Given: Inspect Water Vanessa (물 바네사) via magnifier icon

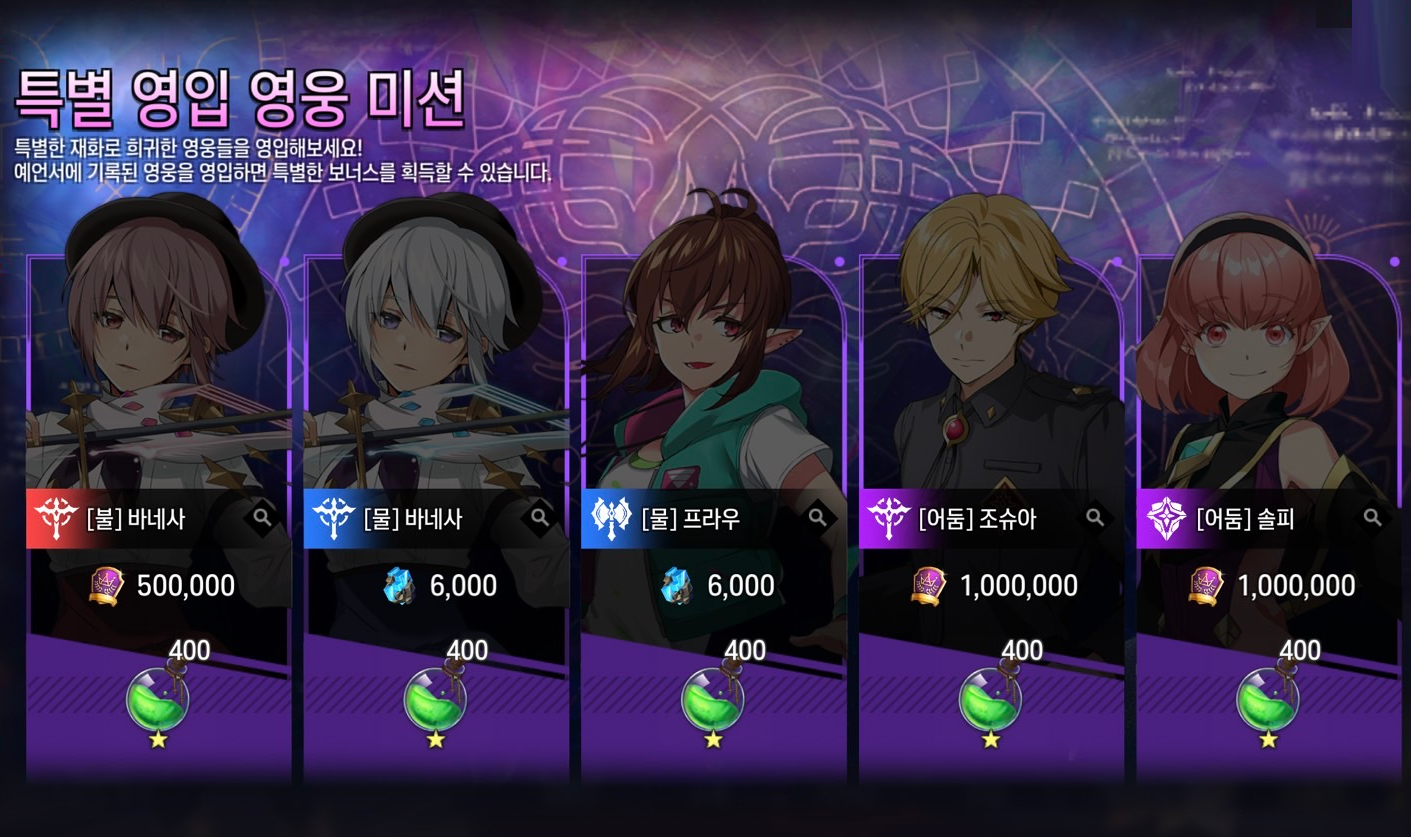Looking at the screenshot, I should pos(540,518).
